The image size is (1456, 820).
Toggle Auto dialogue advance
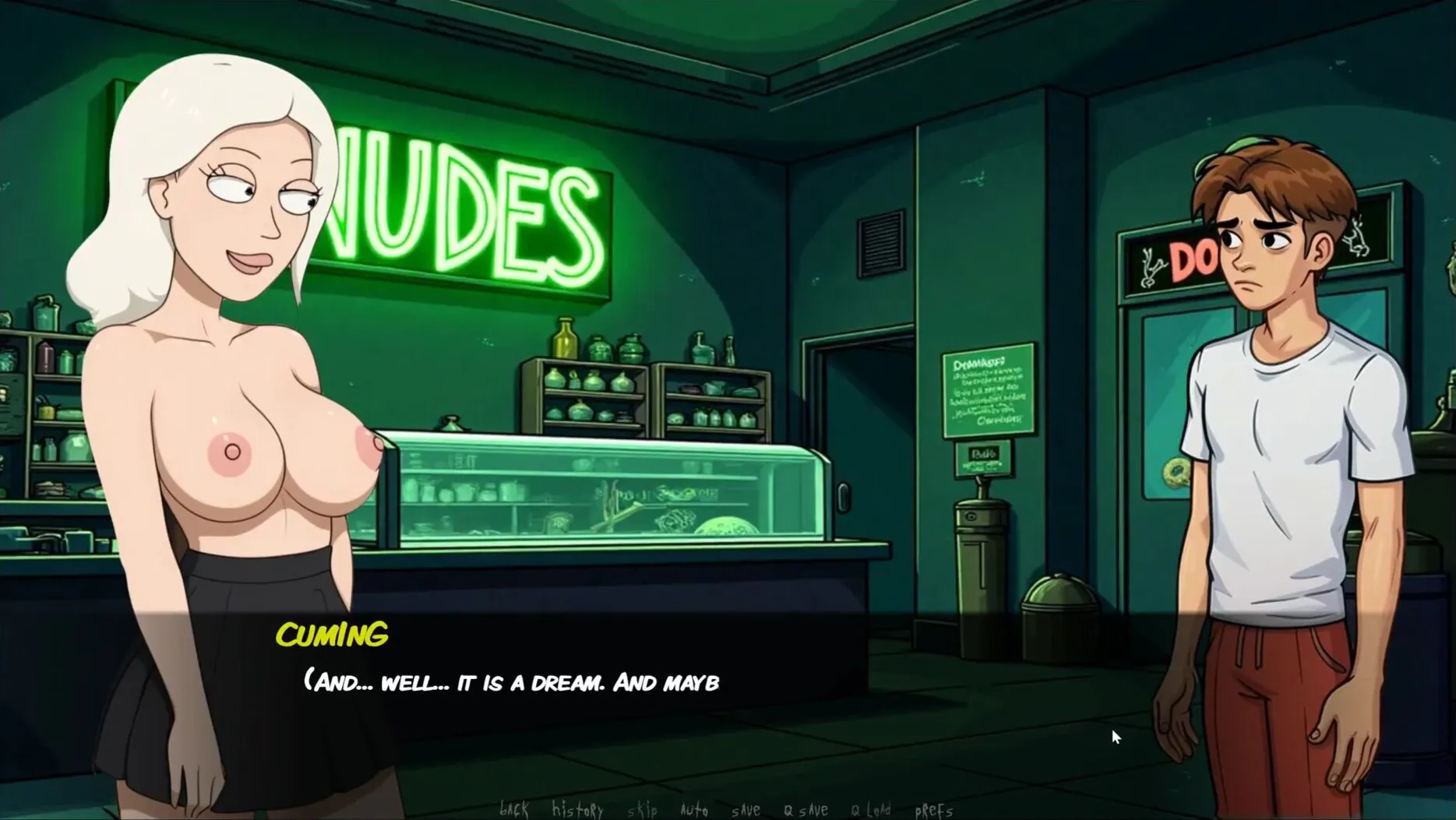[694, 810]
